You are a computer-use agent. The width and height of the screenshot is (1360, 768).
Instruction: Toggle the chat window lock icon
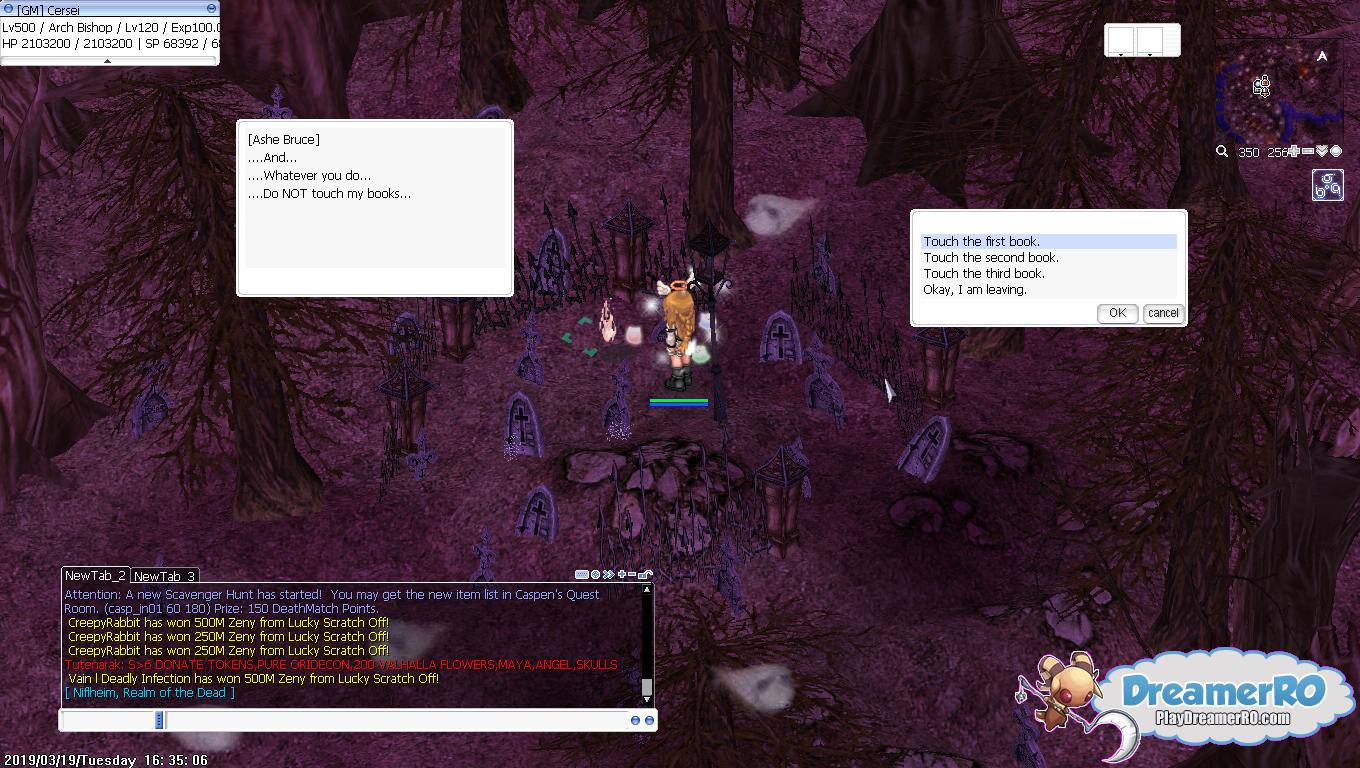tap(643, 574)
